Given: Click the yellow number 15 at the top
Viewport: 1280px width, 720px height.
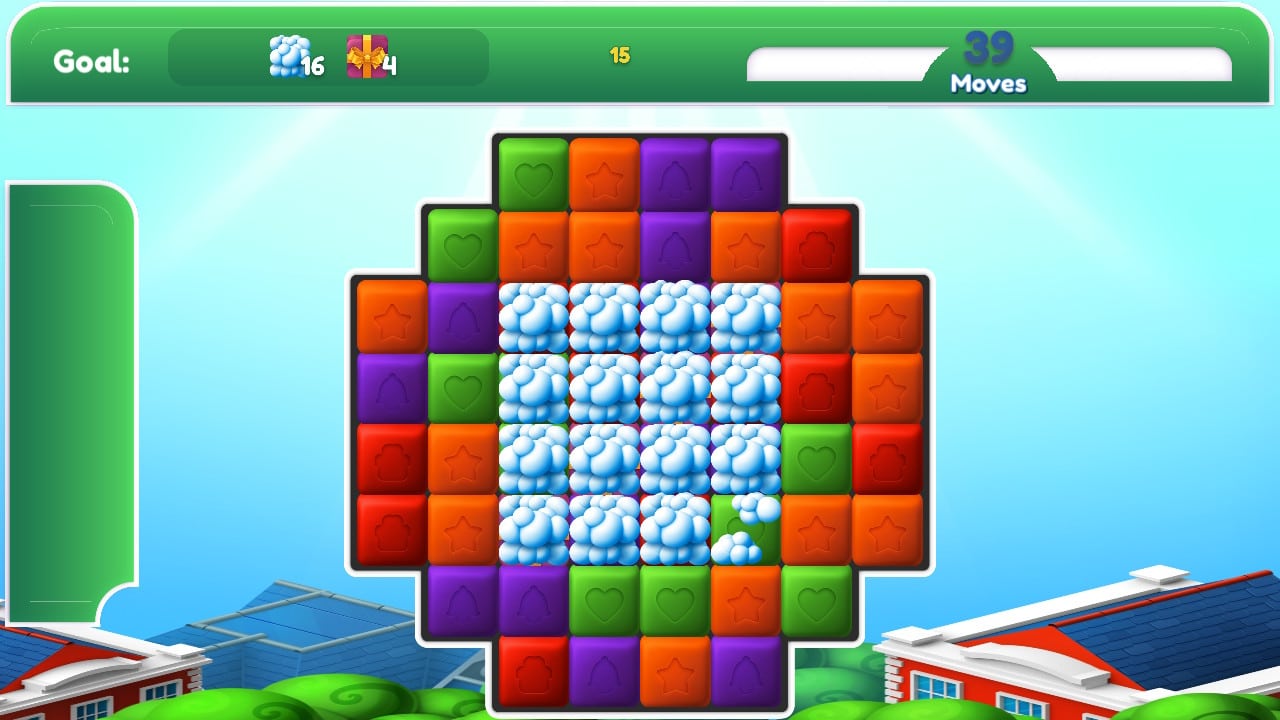Looking at the screenshot, I should (x=617, y=56).
